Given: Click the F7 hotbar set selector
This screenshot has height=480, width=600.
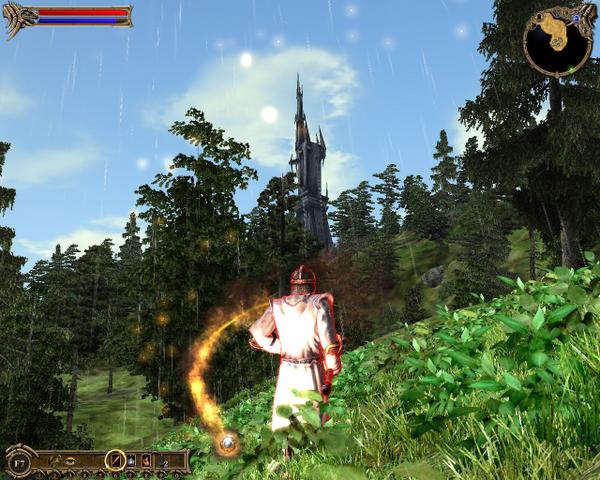Looking at the screenshot, I should 19,464.
